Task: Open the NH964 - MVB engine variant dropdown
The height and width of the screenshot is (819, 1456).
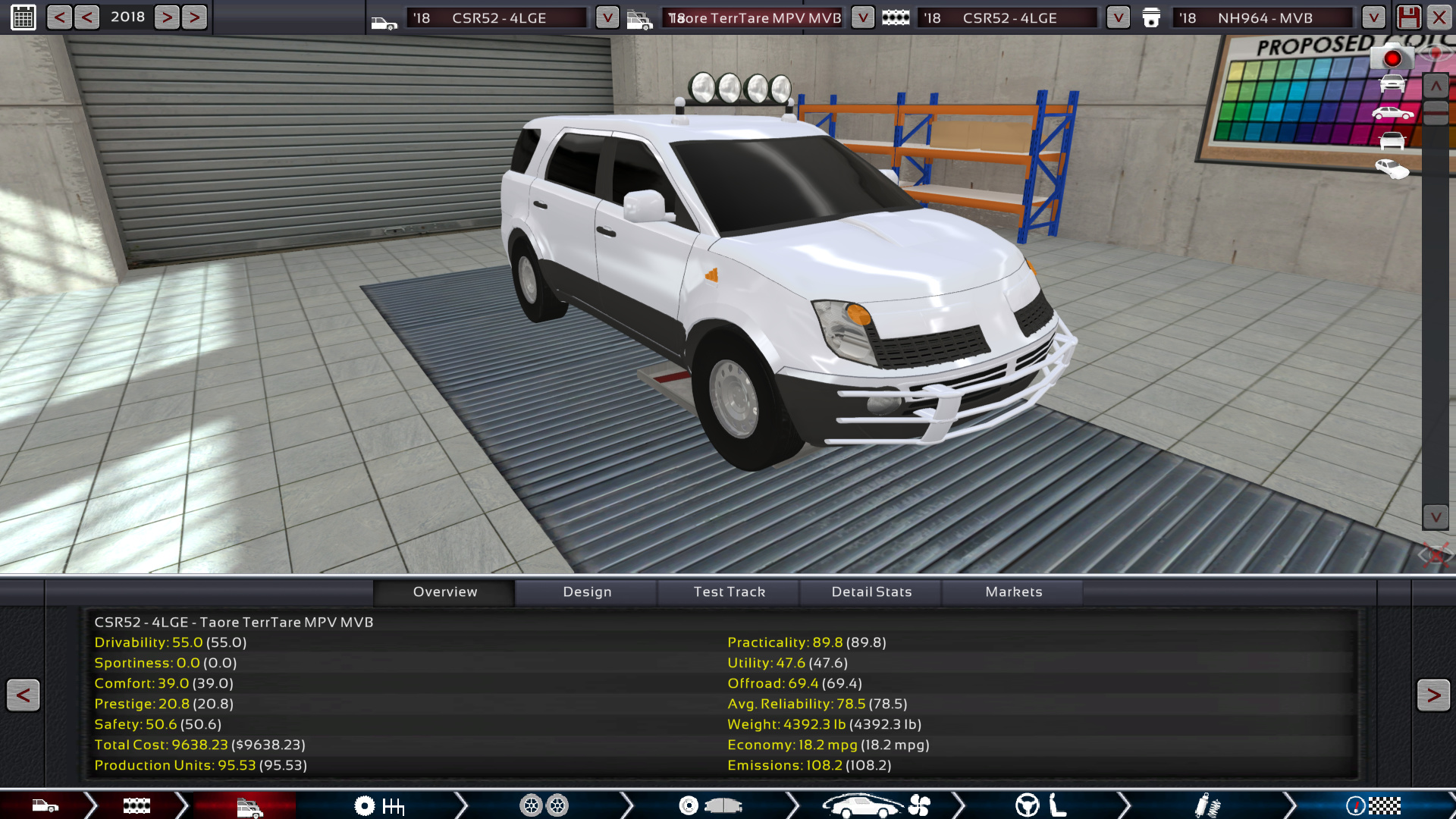Action: click(1373, 17)
